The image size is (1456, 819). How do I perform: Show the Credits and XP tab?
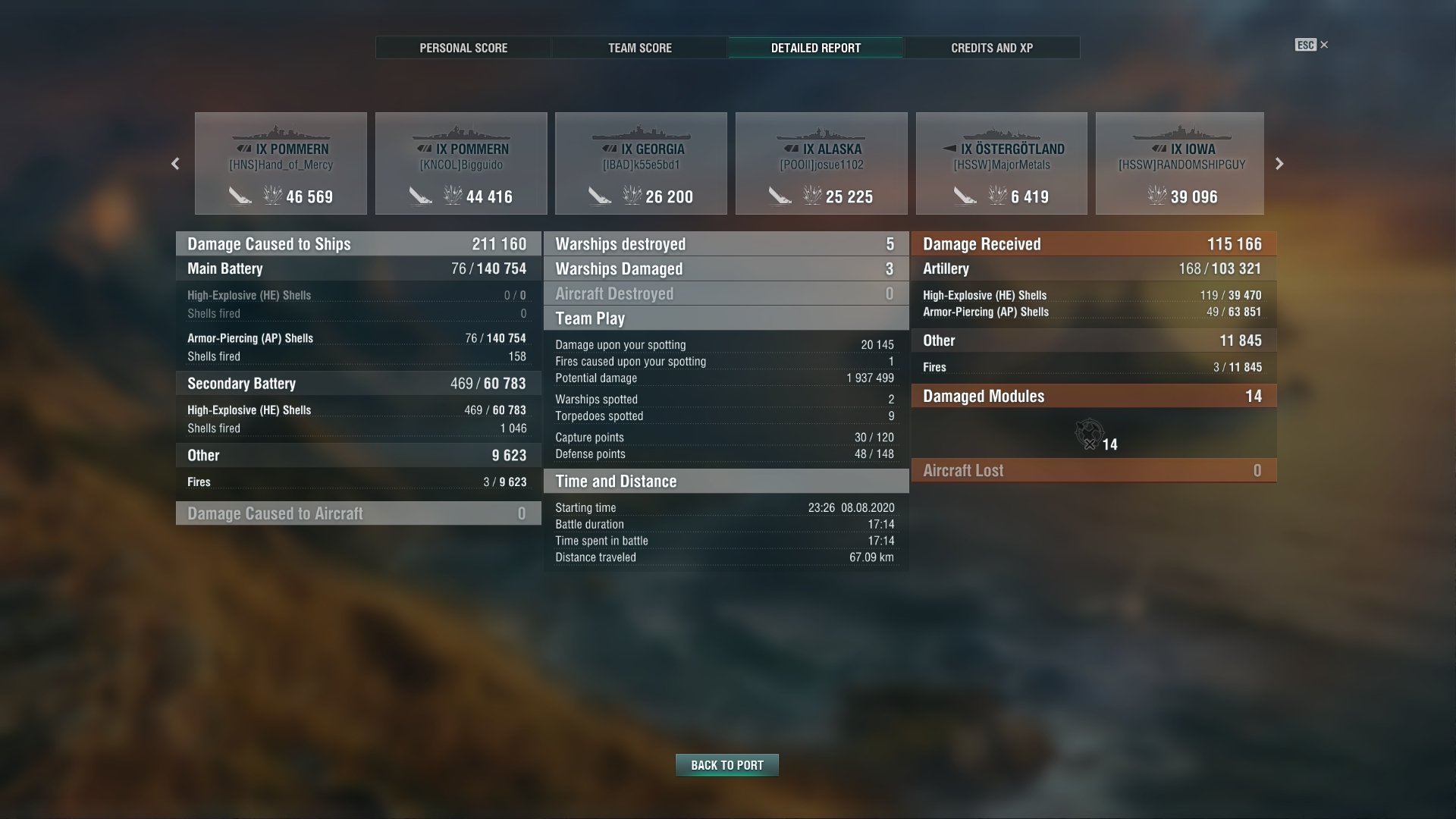[x=992, y=48]
